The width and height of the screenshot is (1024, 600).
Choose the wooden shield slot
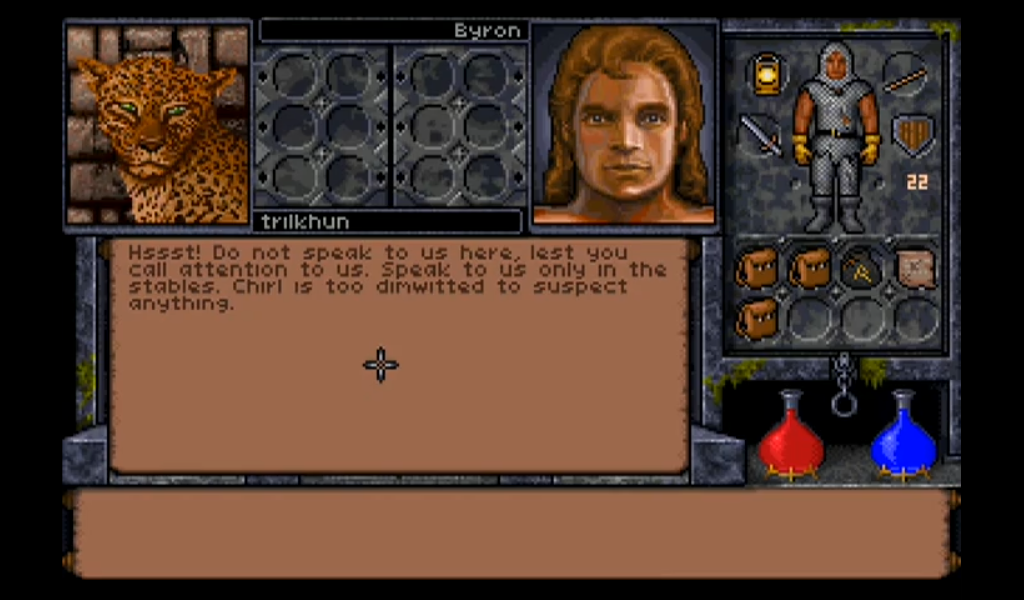point(913,134)
